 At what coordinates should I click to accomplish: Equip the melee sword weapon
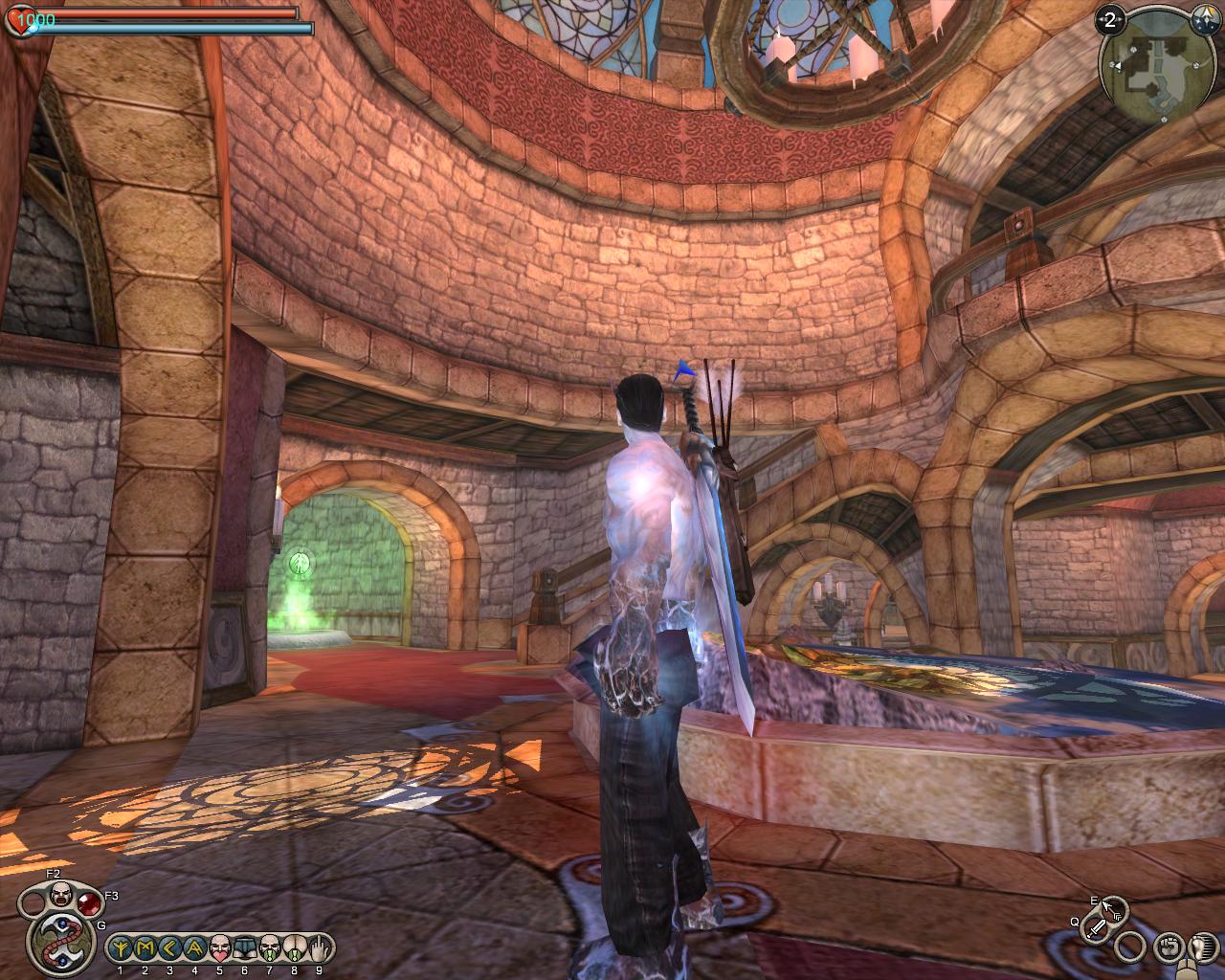point(1098,927)
